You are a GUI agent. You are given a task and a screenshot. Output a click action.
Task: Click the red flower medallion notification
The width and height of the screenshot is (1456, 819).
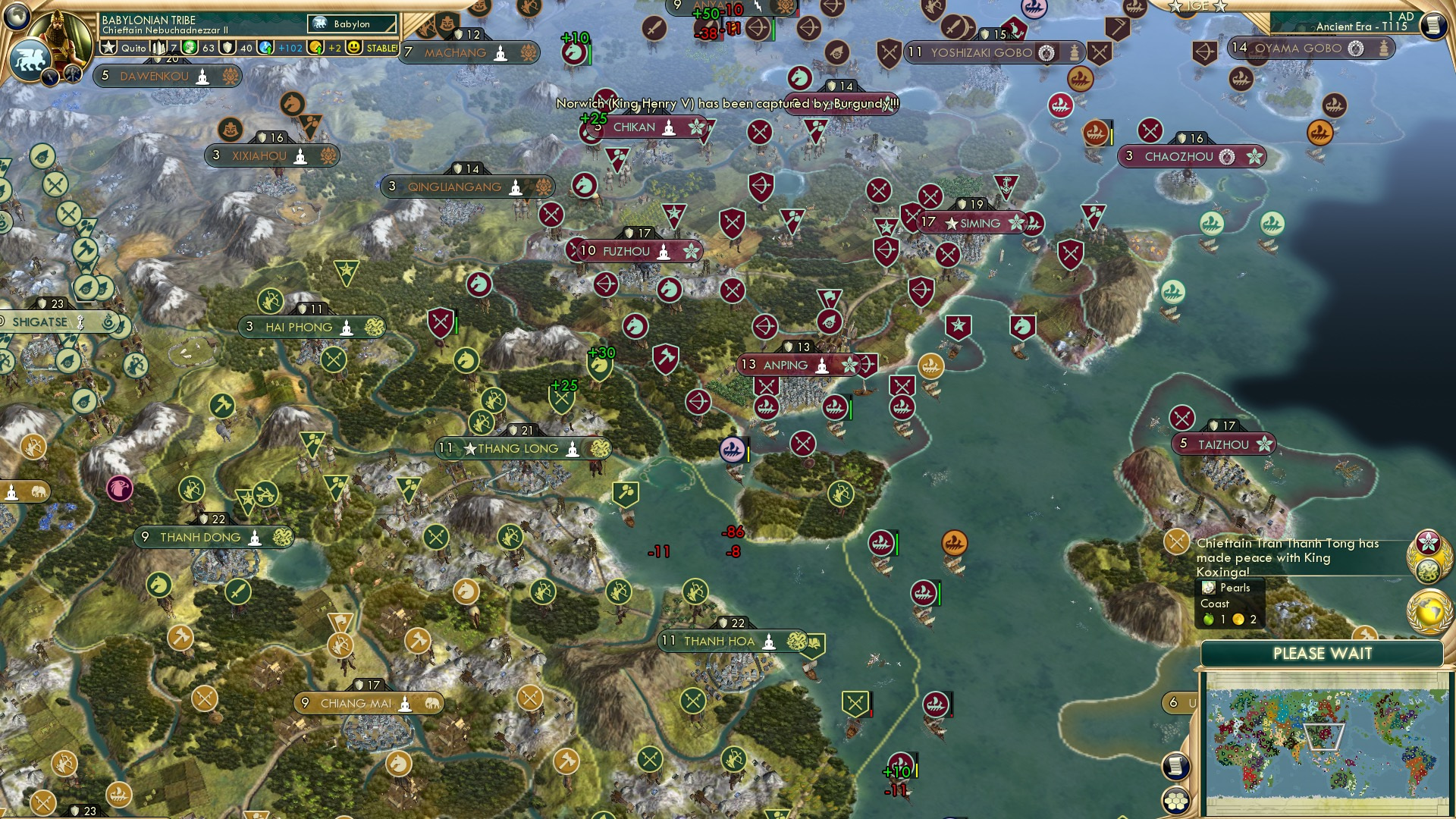pyautogui.click(x=1428, y=541)
